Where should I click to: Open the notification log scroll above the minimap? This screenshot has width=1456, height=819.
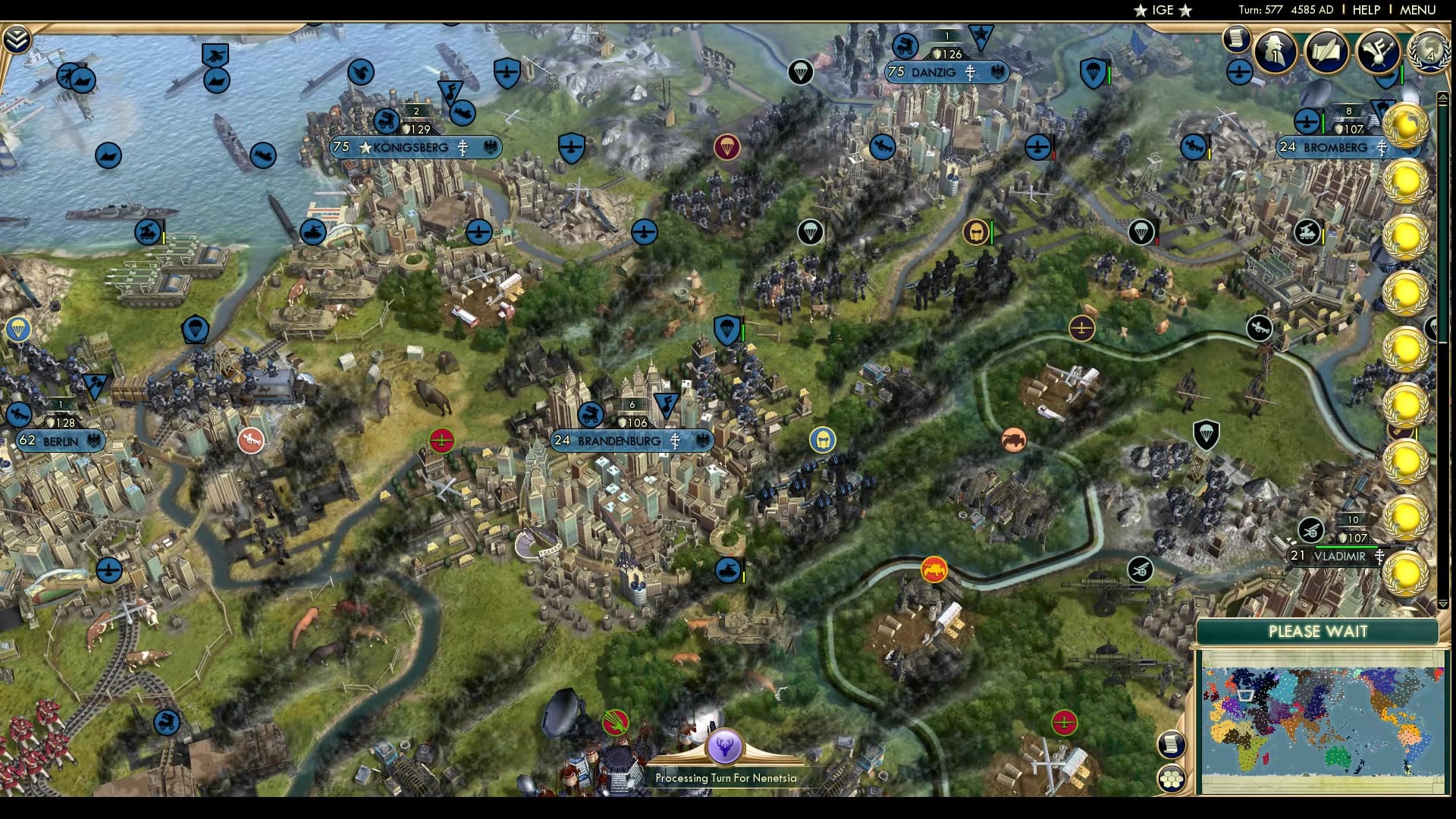(x=1172, y=743)
